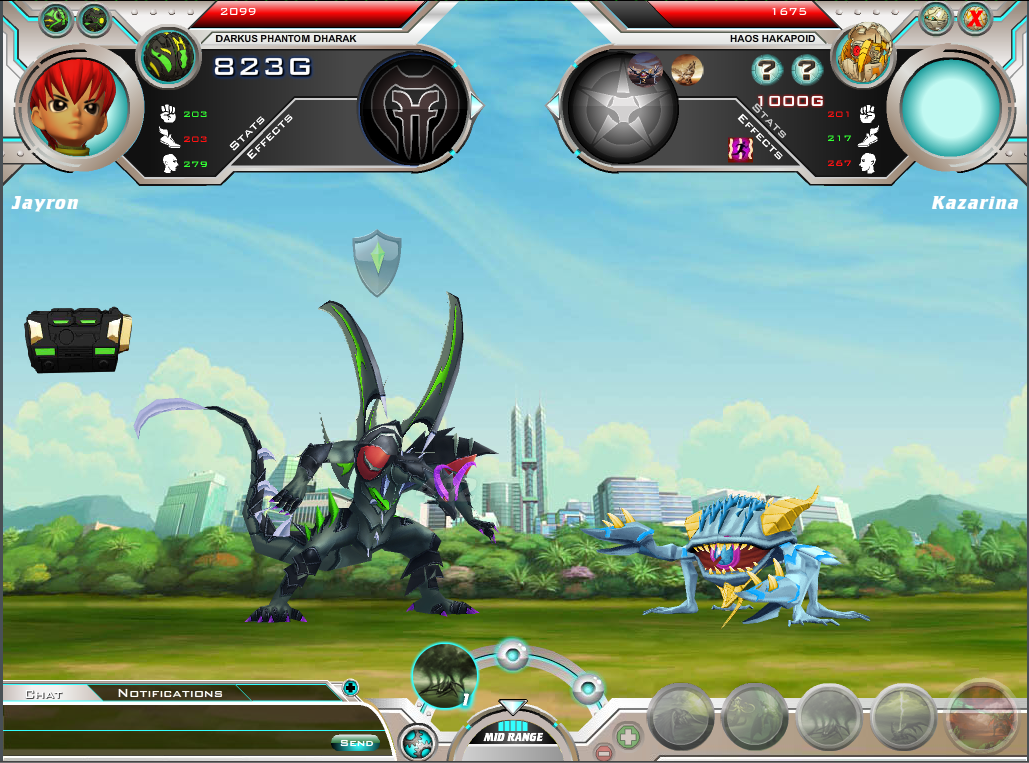Viewport: 1029px width, 763px height.
Task: View Jayron's player portrait
Action: pos(78,106)
